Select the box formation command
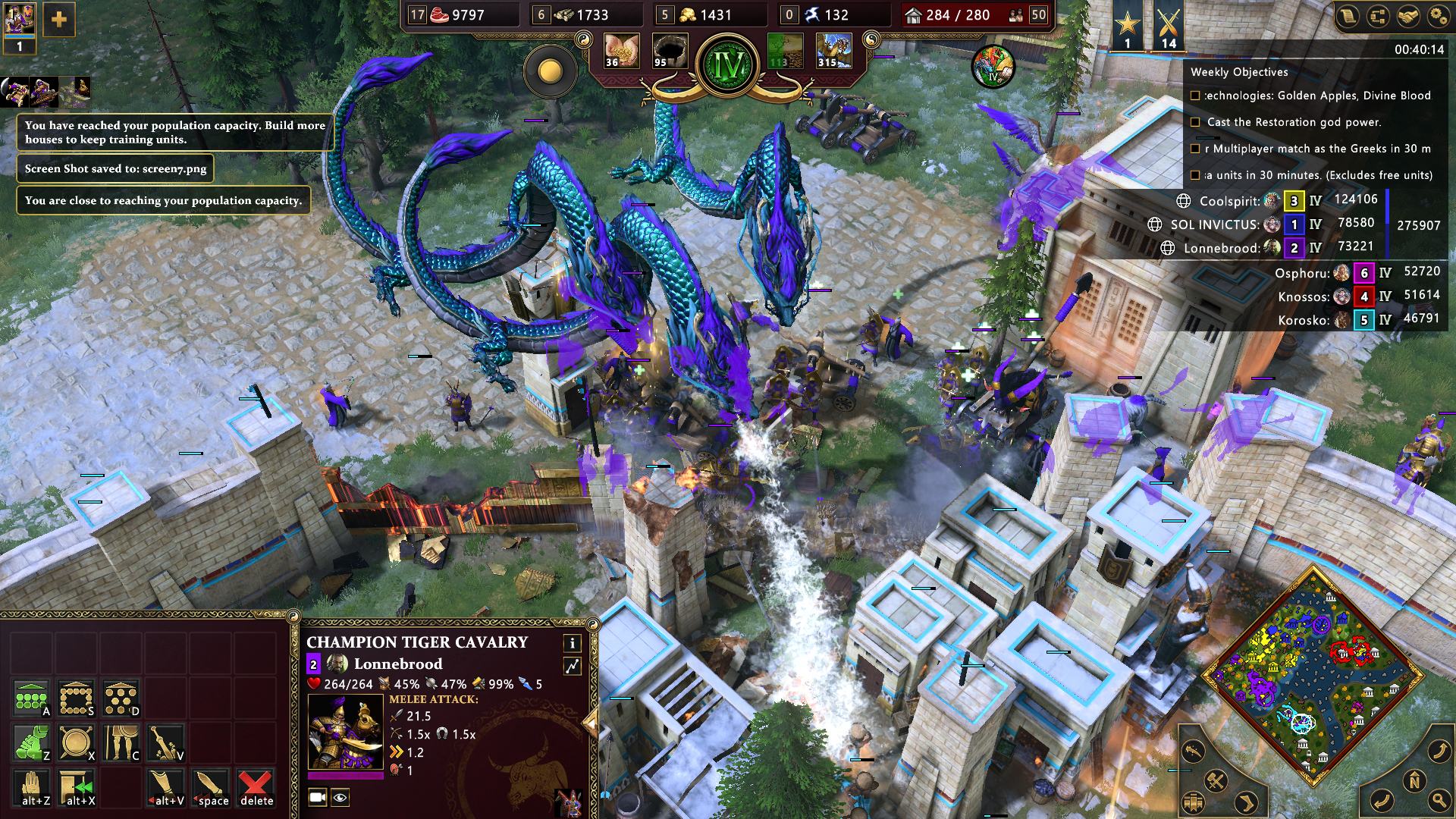This screenshot has width=1456, height=819. (76, 698)
